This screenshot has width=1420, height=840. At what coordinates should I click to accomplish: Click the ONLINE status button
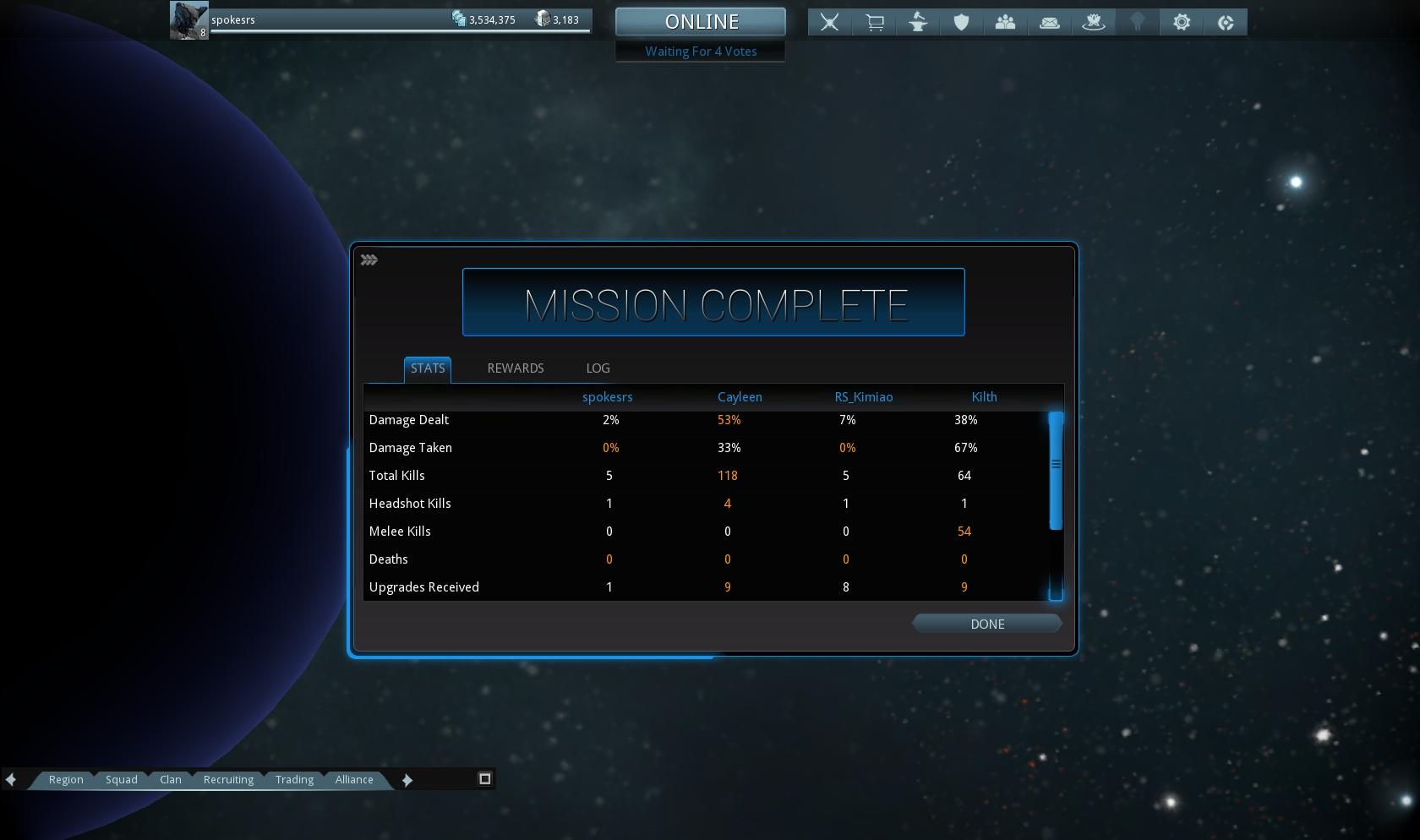pyautogui.click(x=701, y=22)
